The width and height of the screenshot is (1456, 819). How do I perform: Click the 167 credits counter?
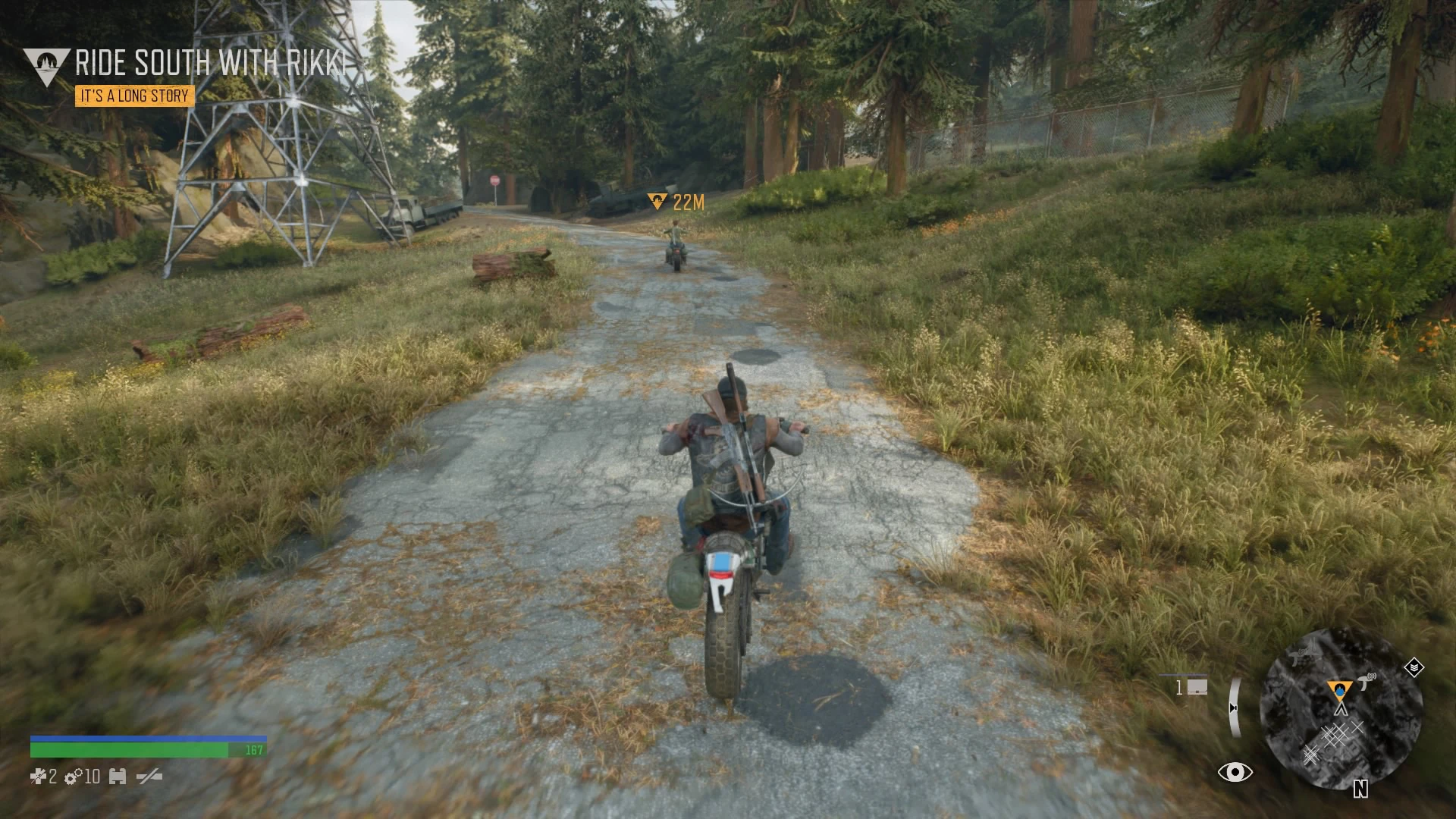click(x=254, y=749)
